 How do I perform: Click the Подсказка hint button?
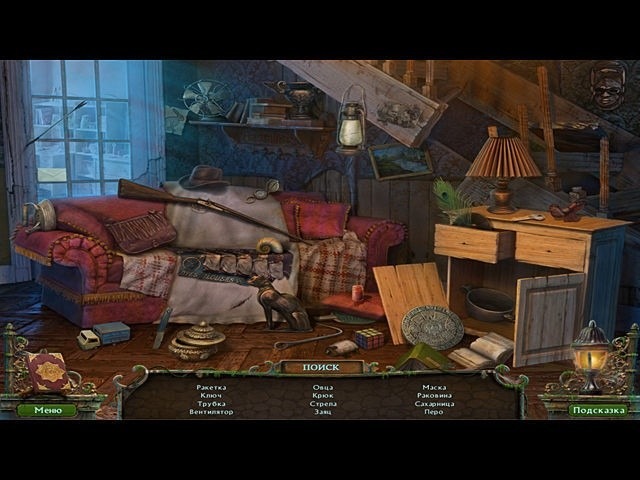[x=598, y=410]
